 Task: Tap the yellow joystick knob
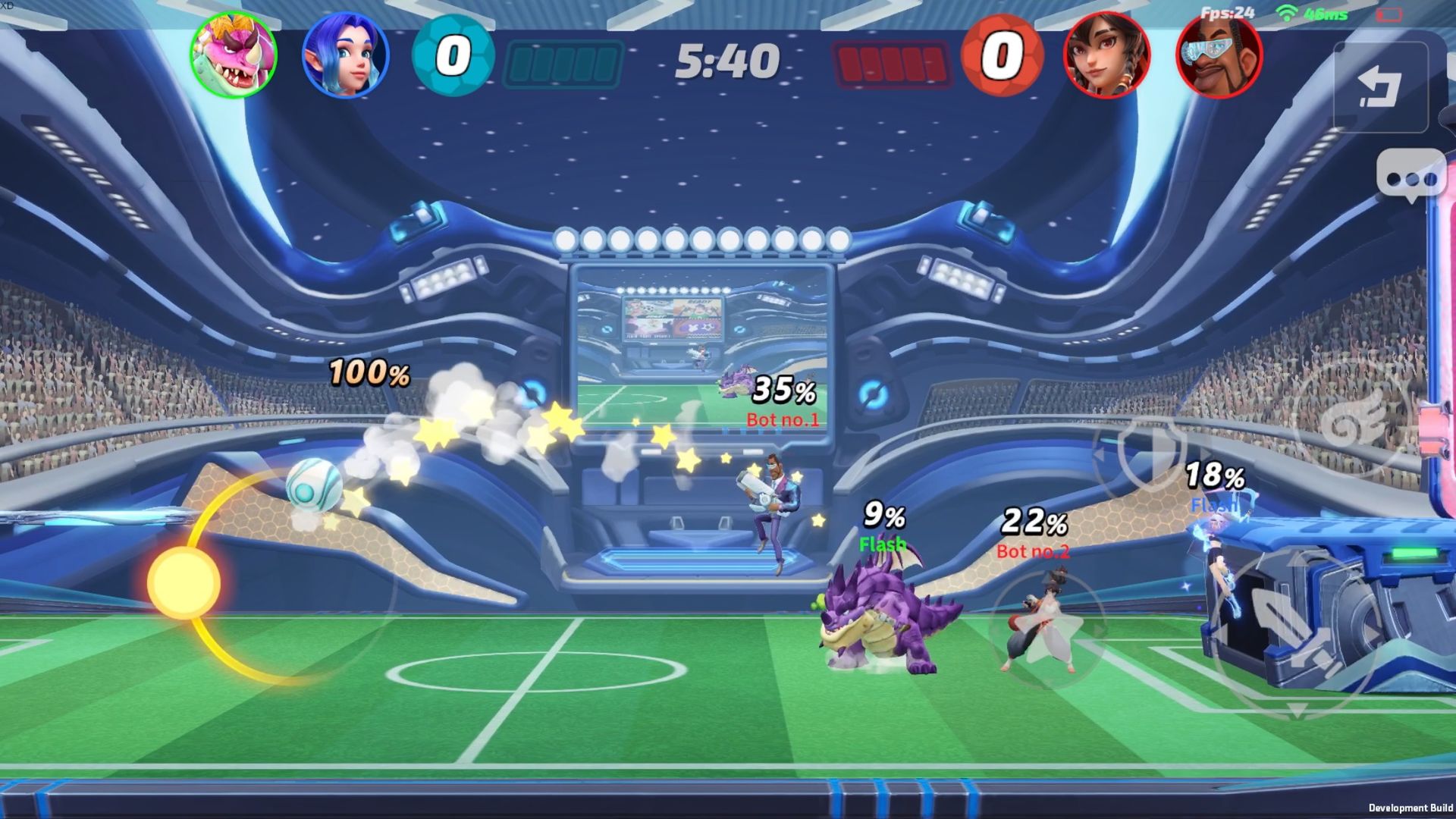[184, 582]
